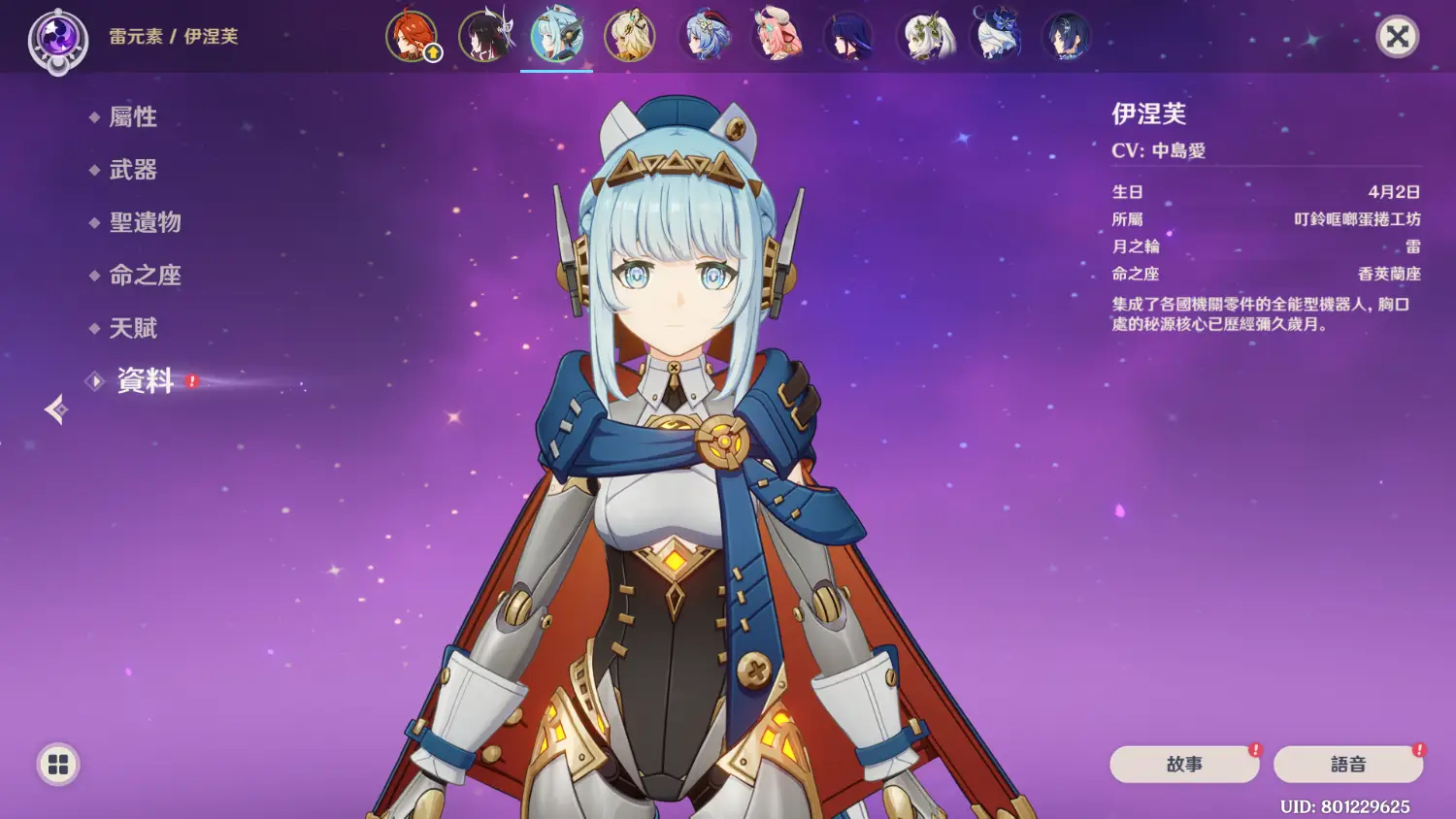Image resolution: width=1456 pixels, height=819 pixels.
Task: Select the 資料 profile section
Action: click(145, 380)
